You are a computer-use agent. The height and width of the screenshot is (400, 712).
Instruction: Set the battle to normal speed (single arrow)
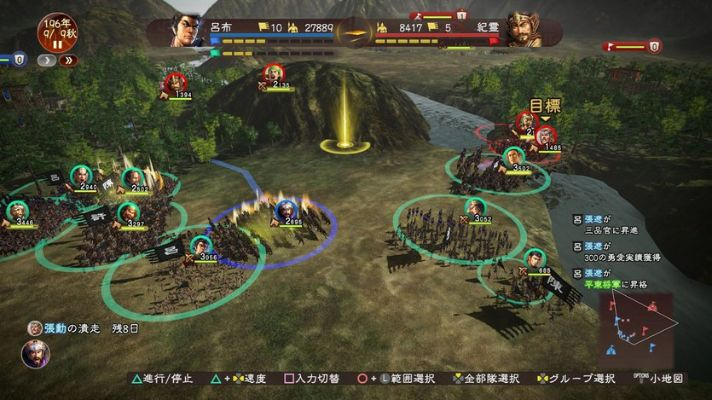[44, 60]
